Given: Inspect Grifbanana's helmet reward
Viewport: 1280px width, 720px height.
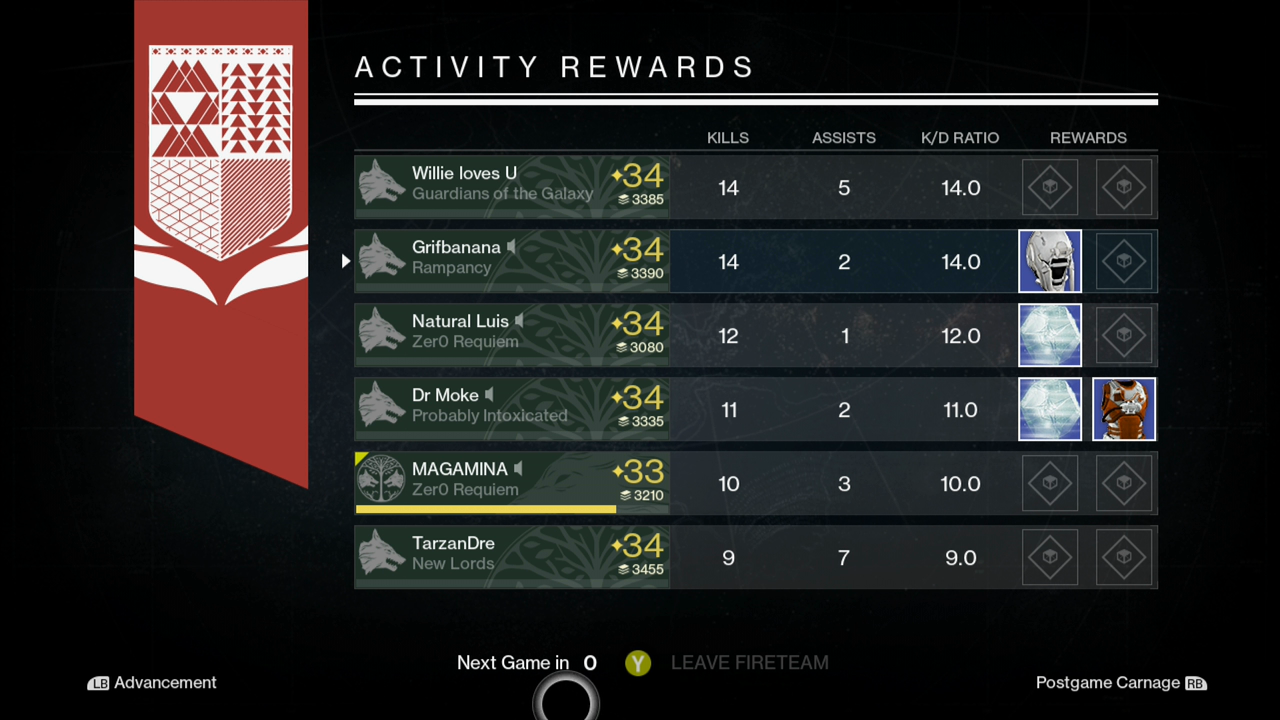Looking at the screenshot, I should [x=1050, y=261].
